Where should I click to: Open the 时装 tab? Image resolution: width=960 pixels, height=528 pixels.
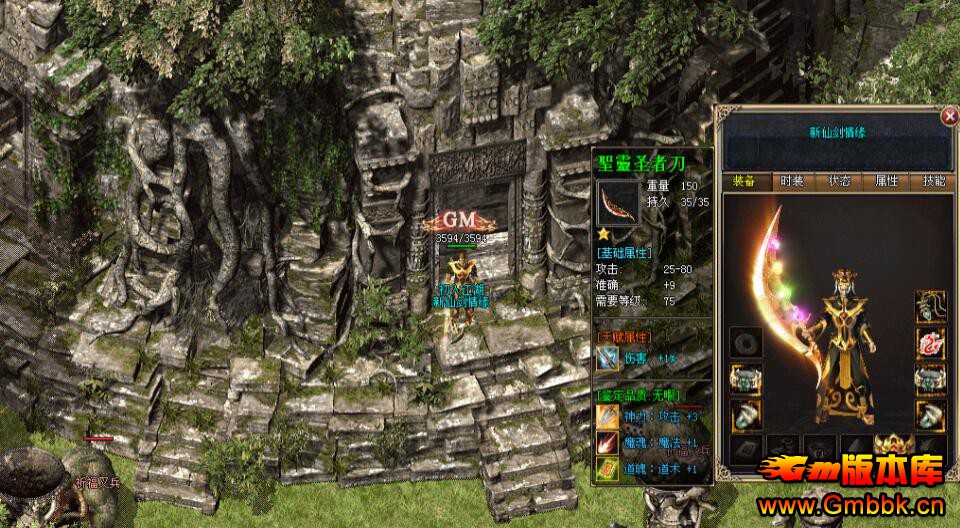pyautogui.click(x=791, y=182)
